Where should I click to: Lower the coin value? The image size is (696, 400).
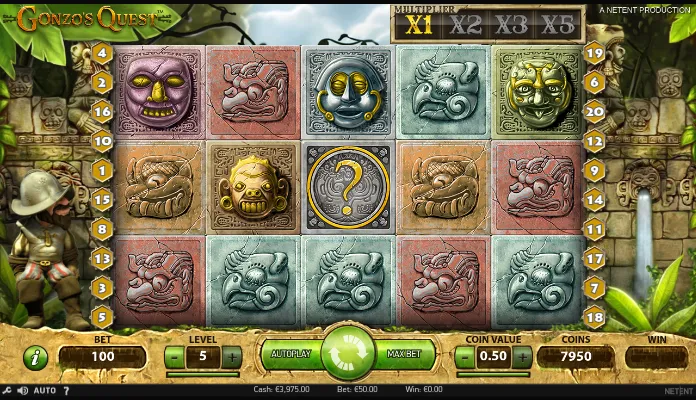[464, 355]
